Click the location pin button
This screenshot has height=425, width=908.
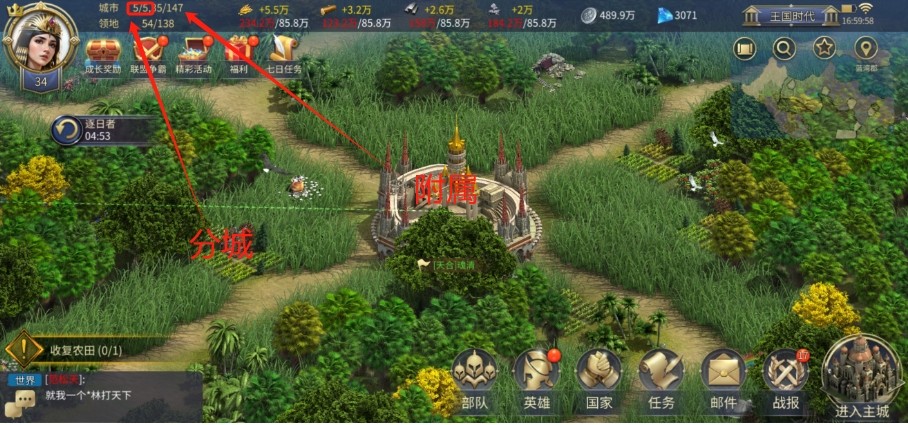(865, 48)
